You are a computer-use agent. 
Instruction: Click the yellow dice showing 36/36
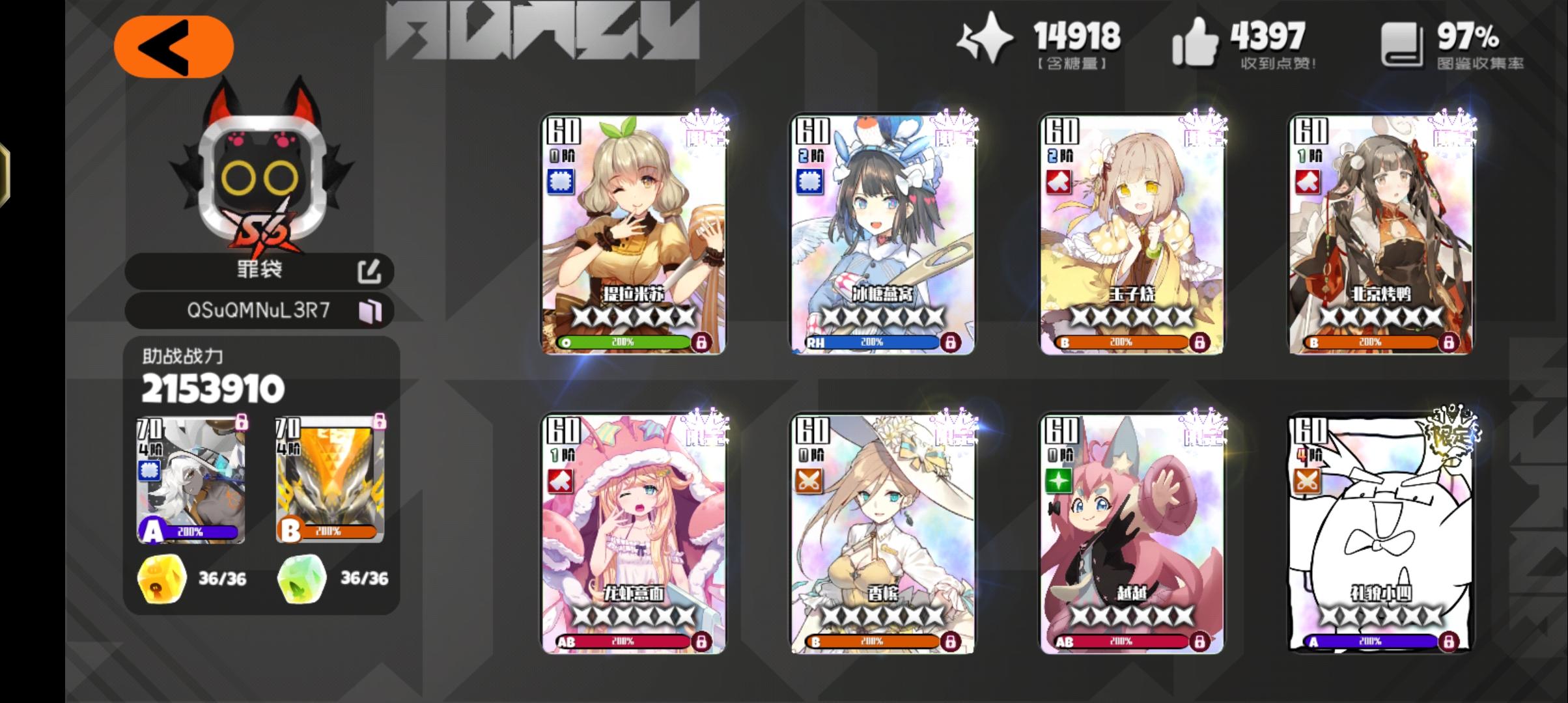[x=161, y=578]
